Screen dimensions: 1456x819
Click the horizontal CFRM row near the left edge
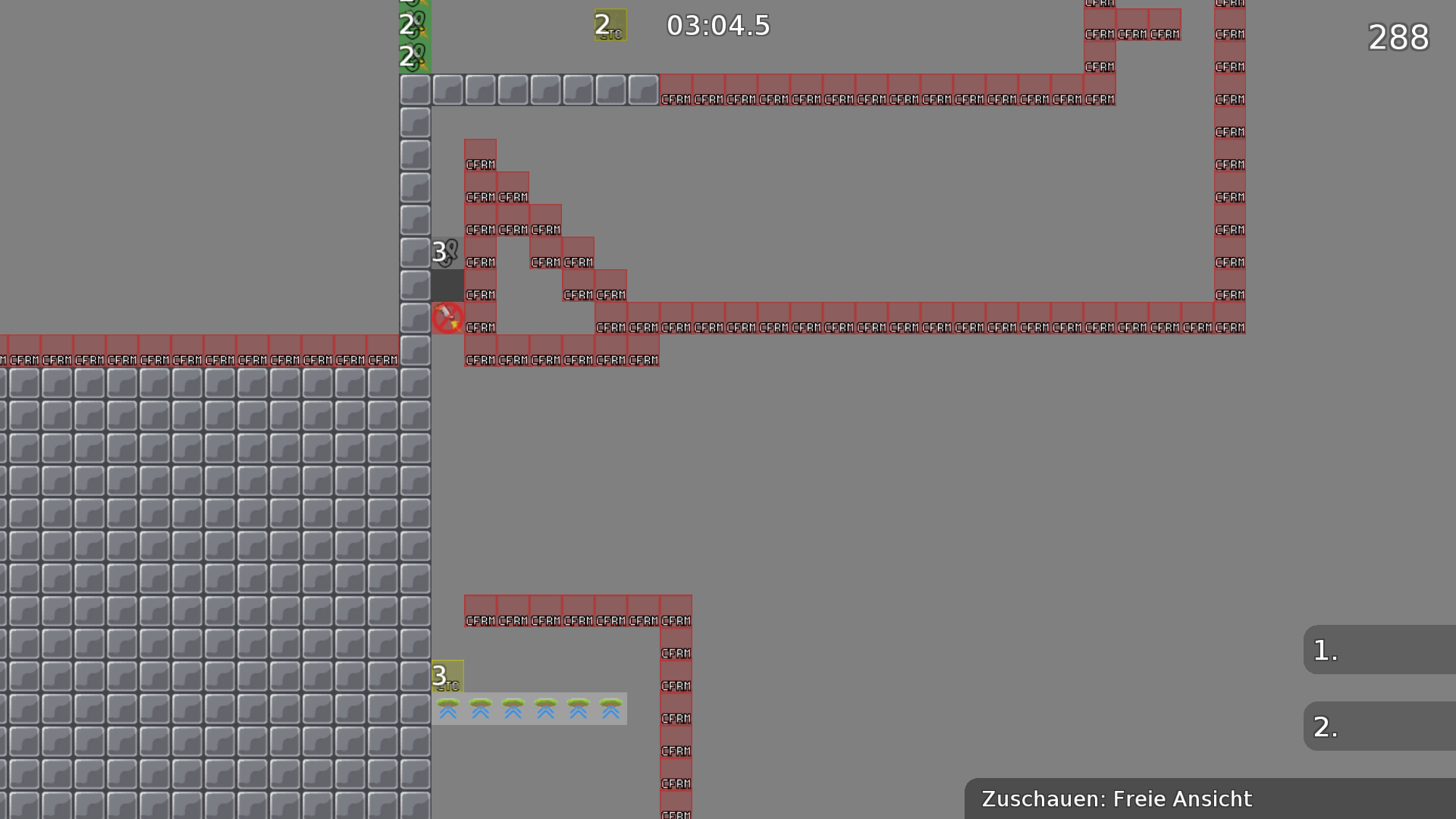coord(152,350)
